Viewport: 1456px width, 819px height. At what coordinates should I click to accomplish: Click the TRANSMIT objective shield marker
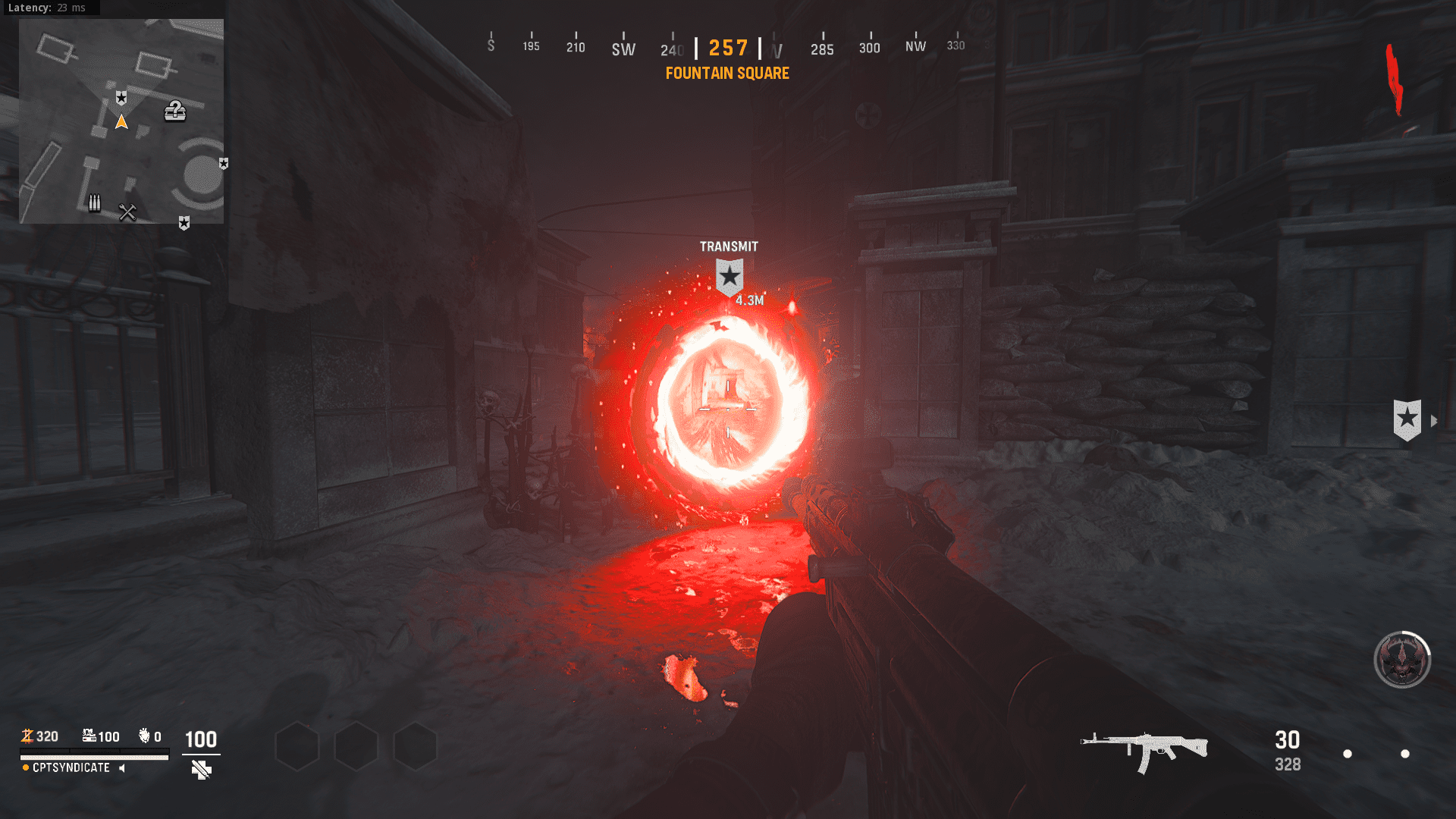pyautogui.click(x=729, y=276)
